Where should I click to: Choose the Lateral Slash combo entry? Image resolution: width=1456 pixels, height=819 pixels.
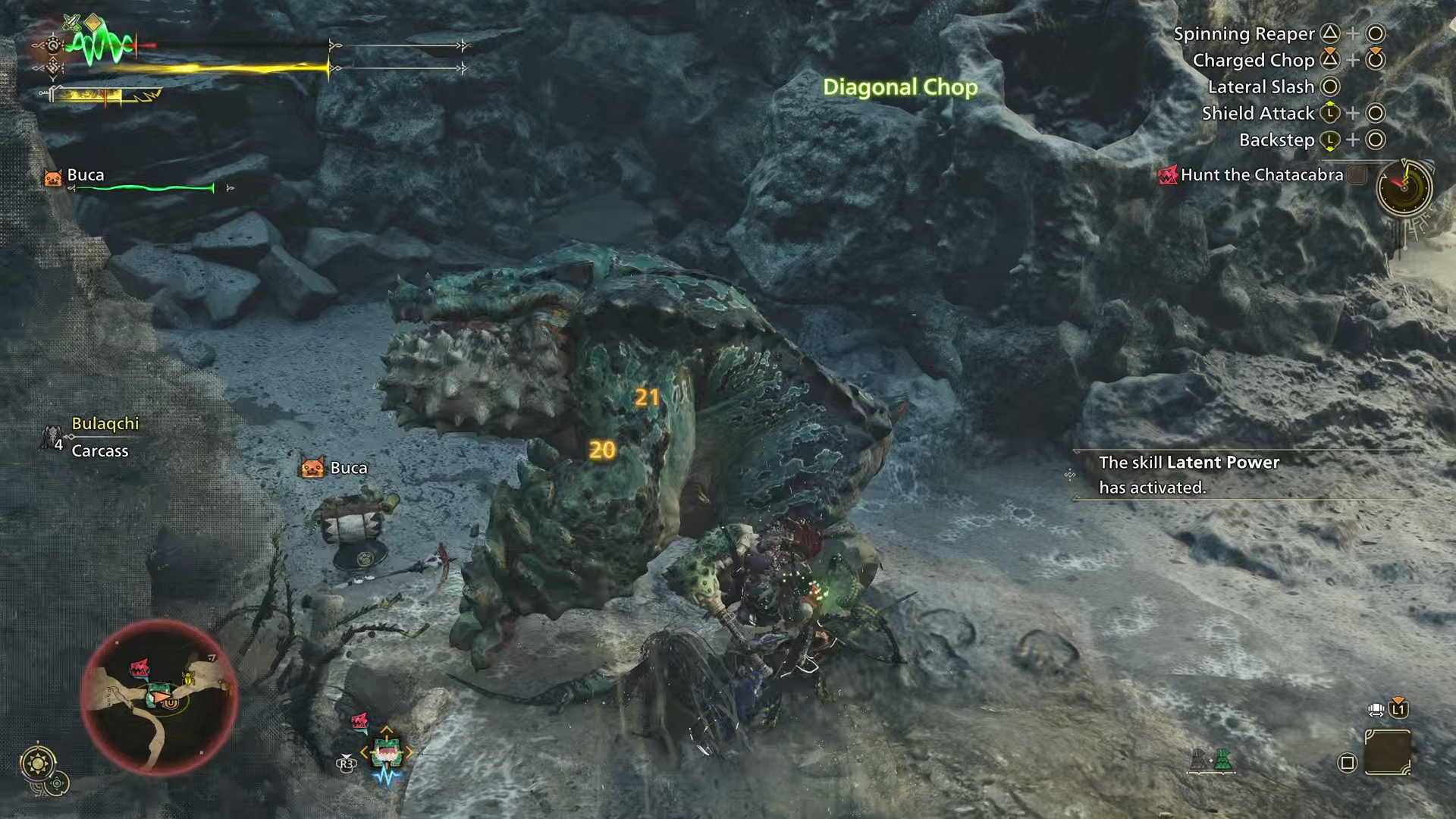1260,87
